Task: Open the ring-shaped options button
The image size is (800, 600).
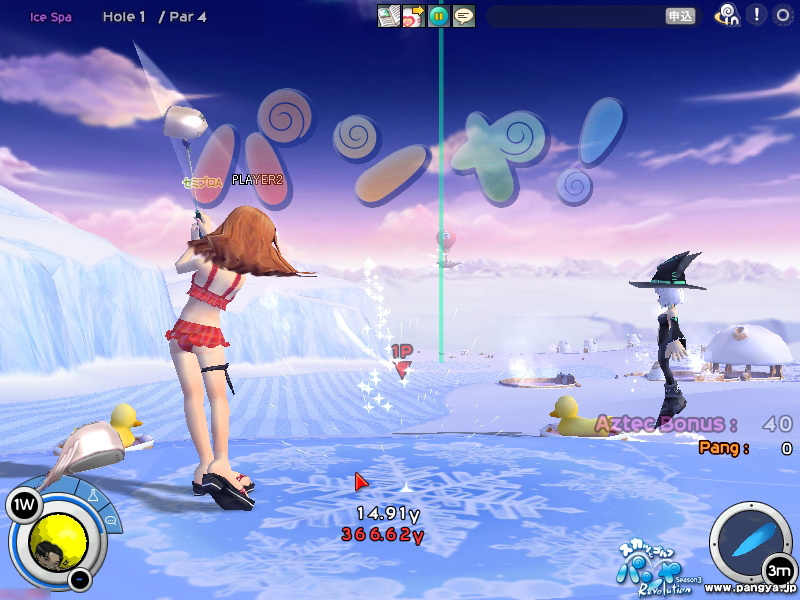Action: (782, 15)
